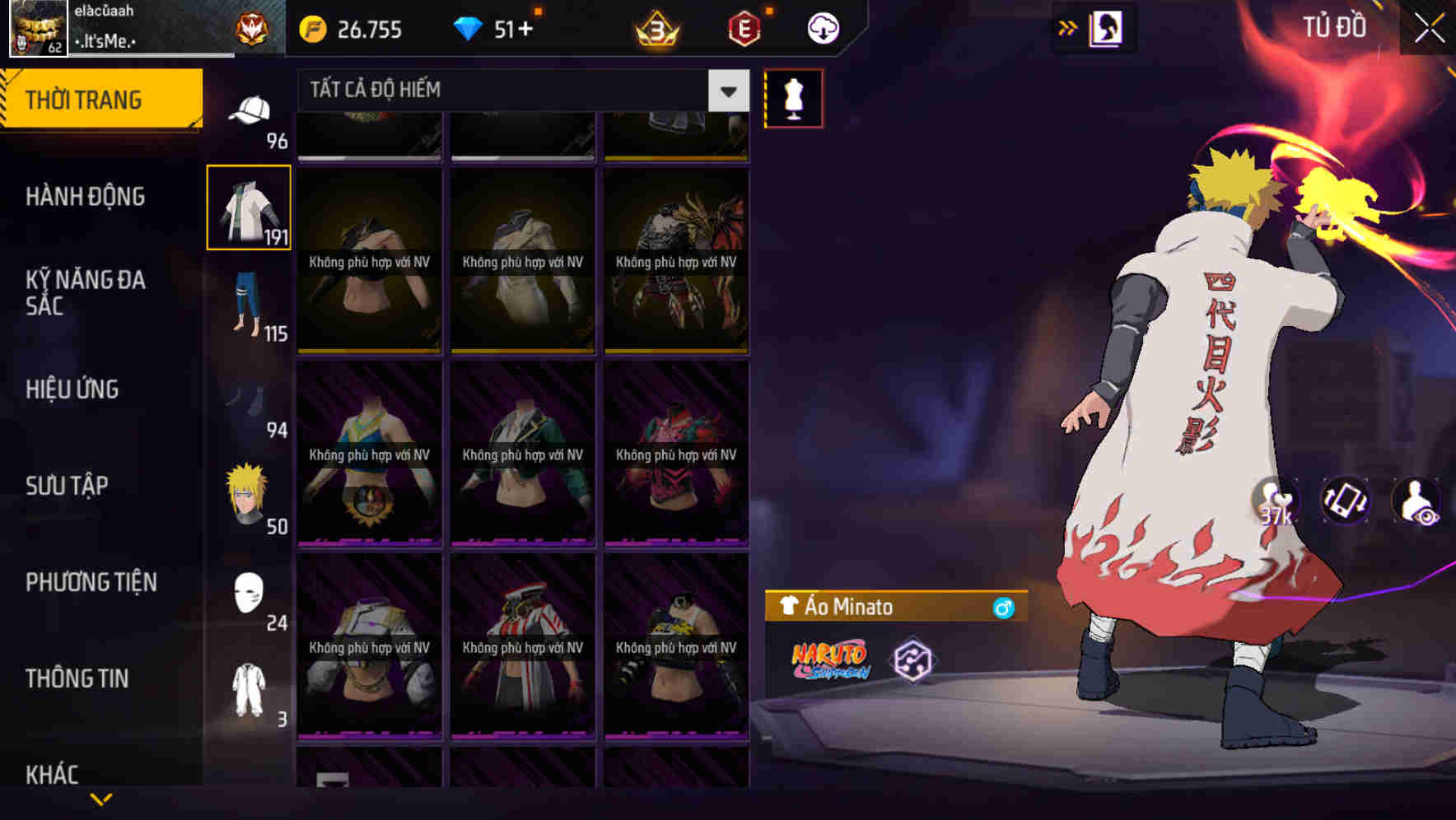Switch to the HÀNH ĐỘNG tab
The height and width of the screenshot is (820, 1456).
87,198
